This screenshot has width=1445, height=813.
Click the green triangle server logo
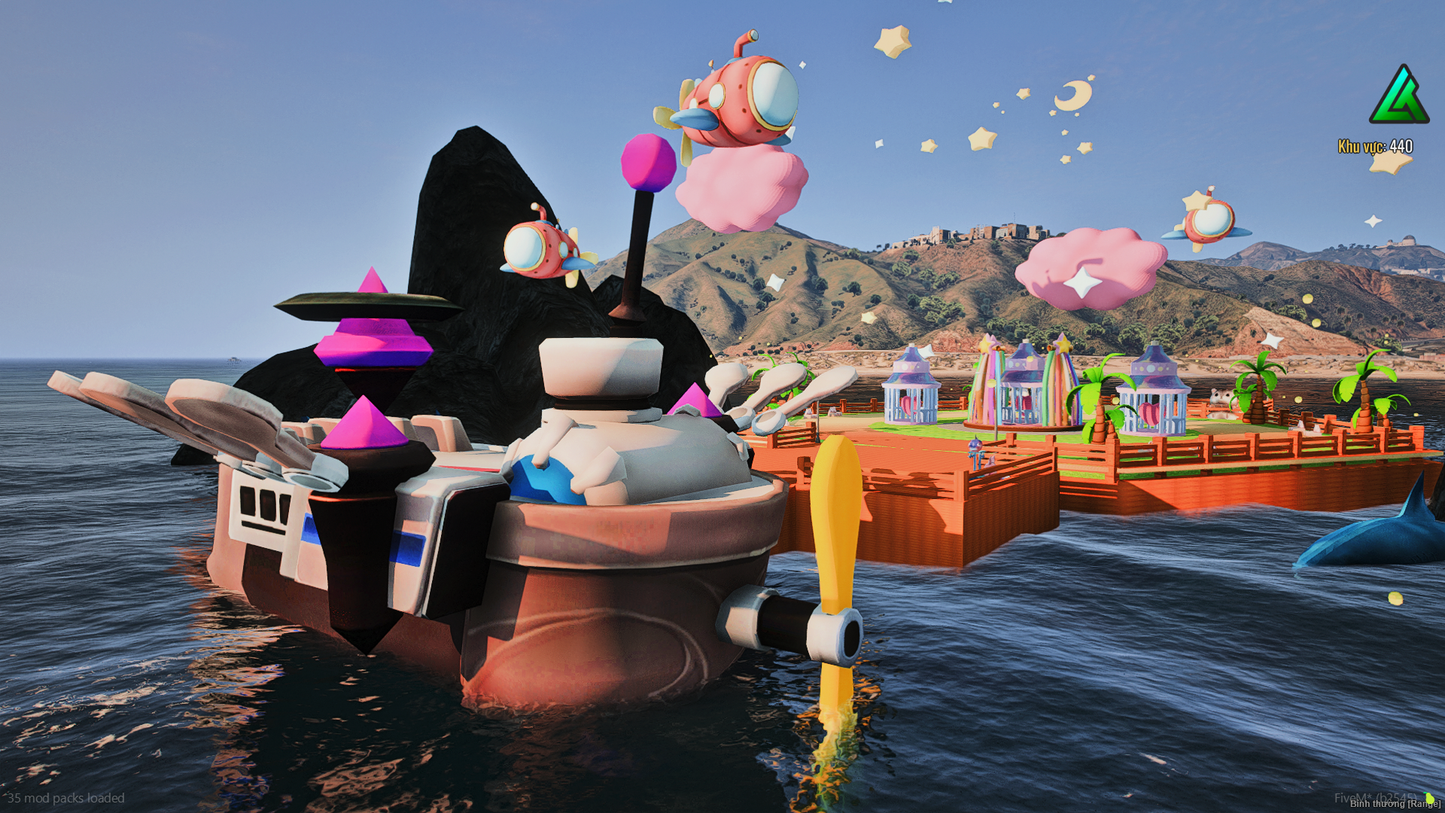tap(1399, 96)
